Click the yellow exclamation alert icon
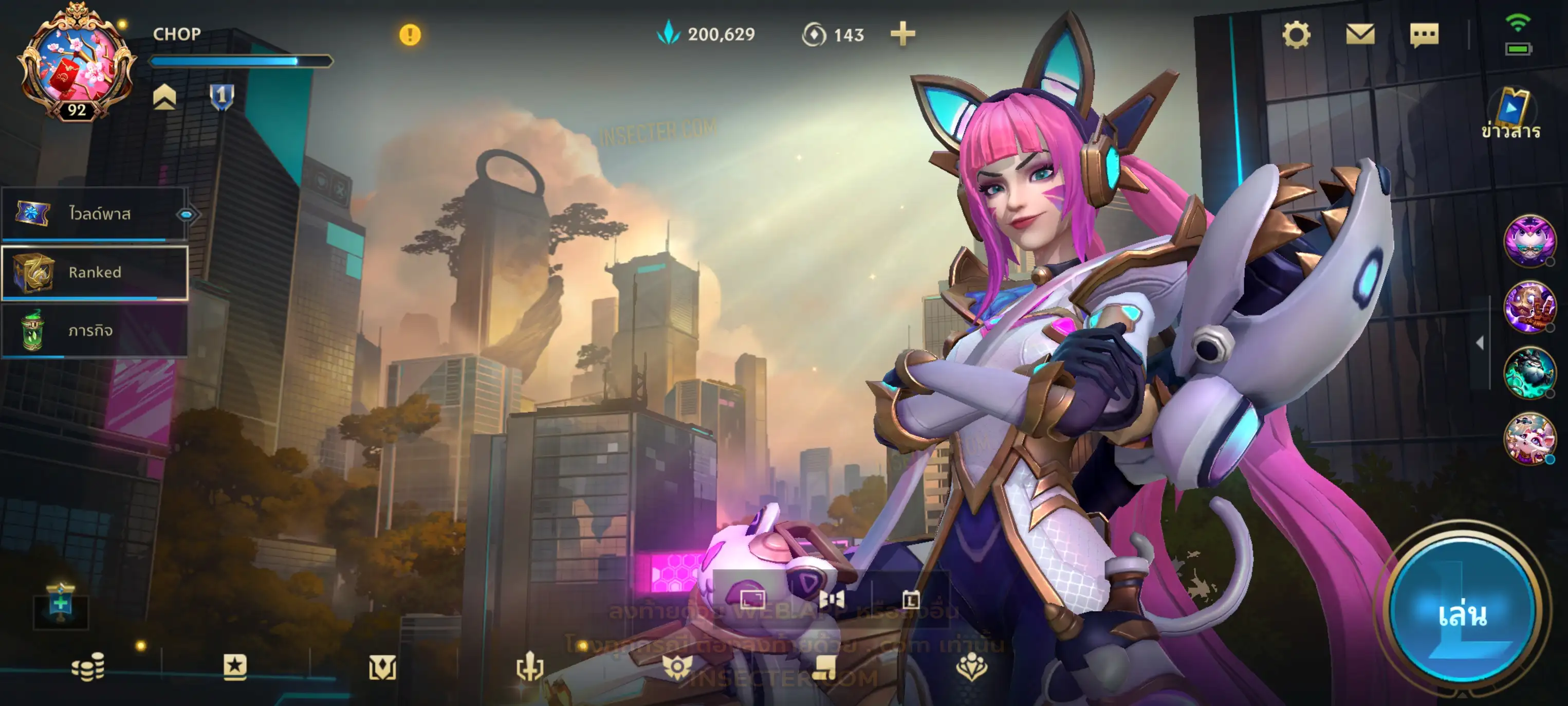Image resolution: width=1568 pixels, height=706 pixels. tap(410, 35)
